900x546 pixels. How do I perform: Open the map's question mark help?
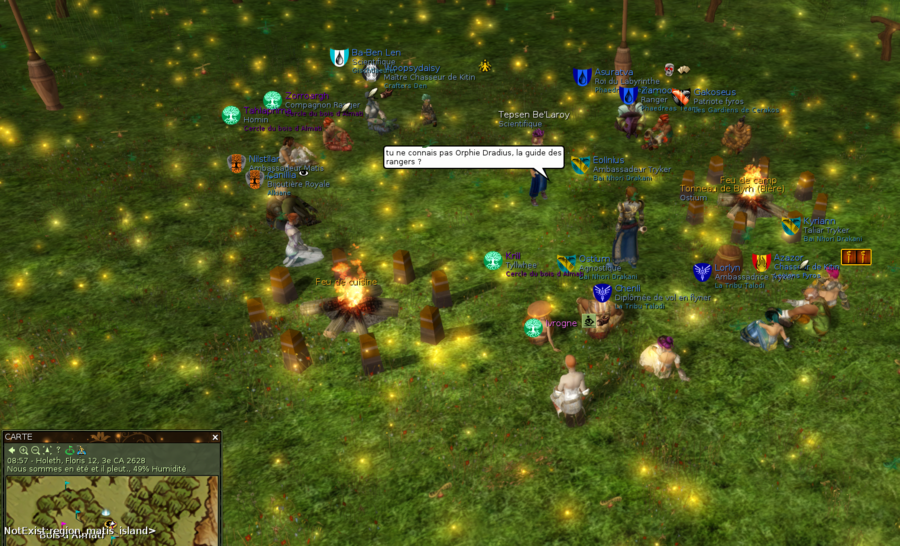[58, 450]
